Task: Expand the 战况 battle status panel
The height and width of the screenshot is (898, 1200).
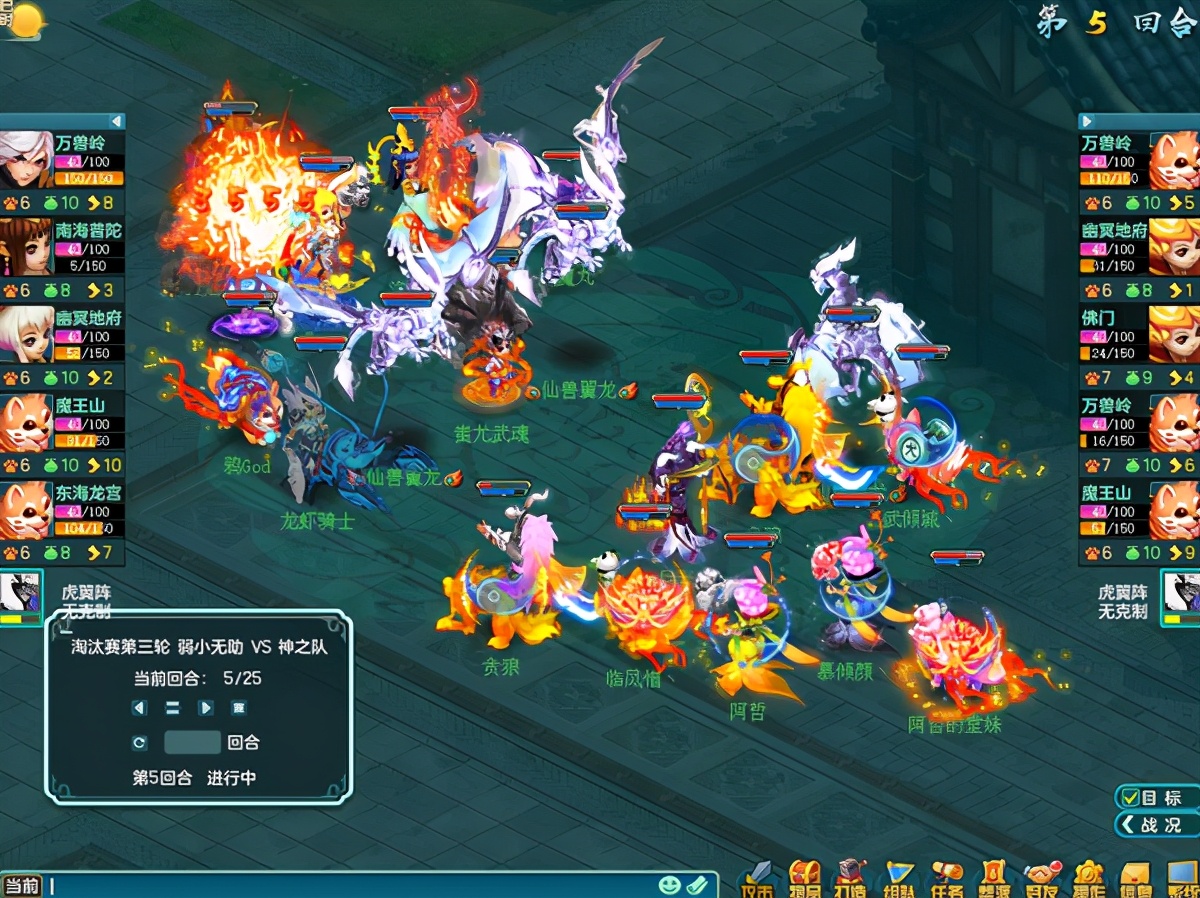Action: (x=1157, y=825)
